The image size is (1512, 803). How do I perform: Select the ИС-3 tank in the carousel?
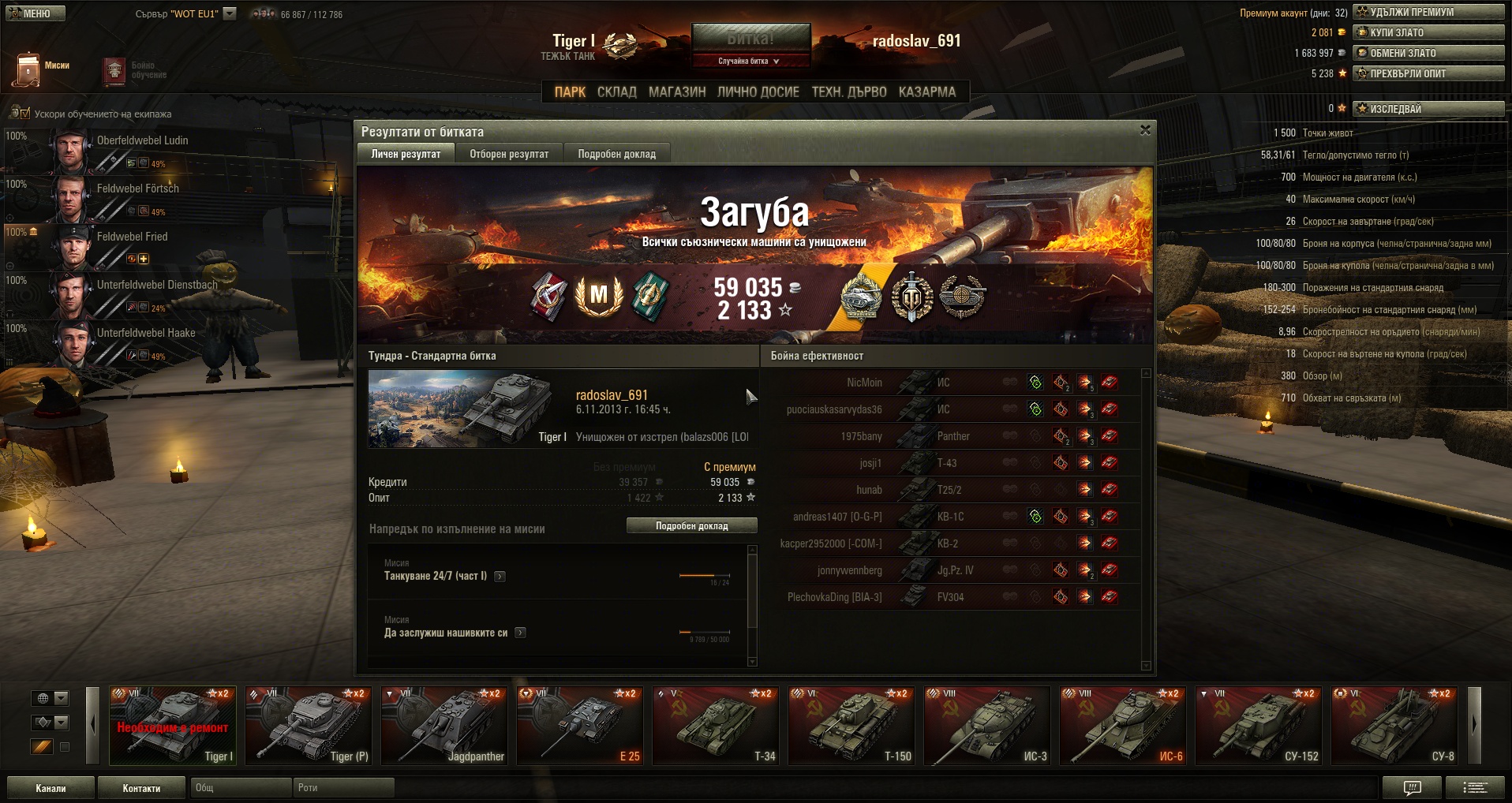[x=988, y=726]
